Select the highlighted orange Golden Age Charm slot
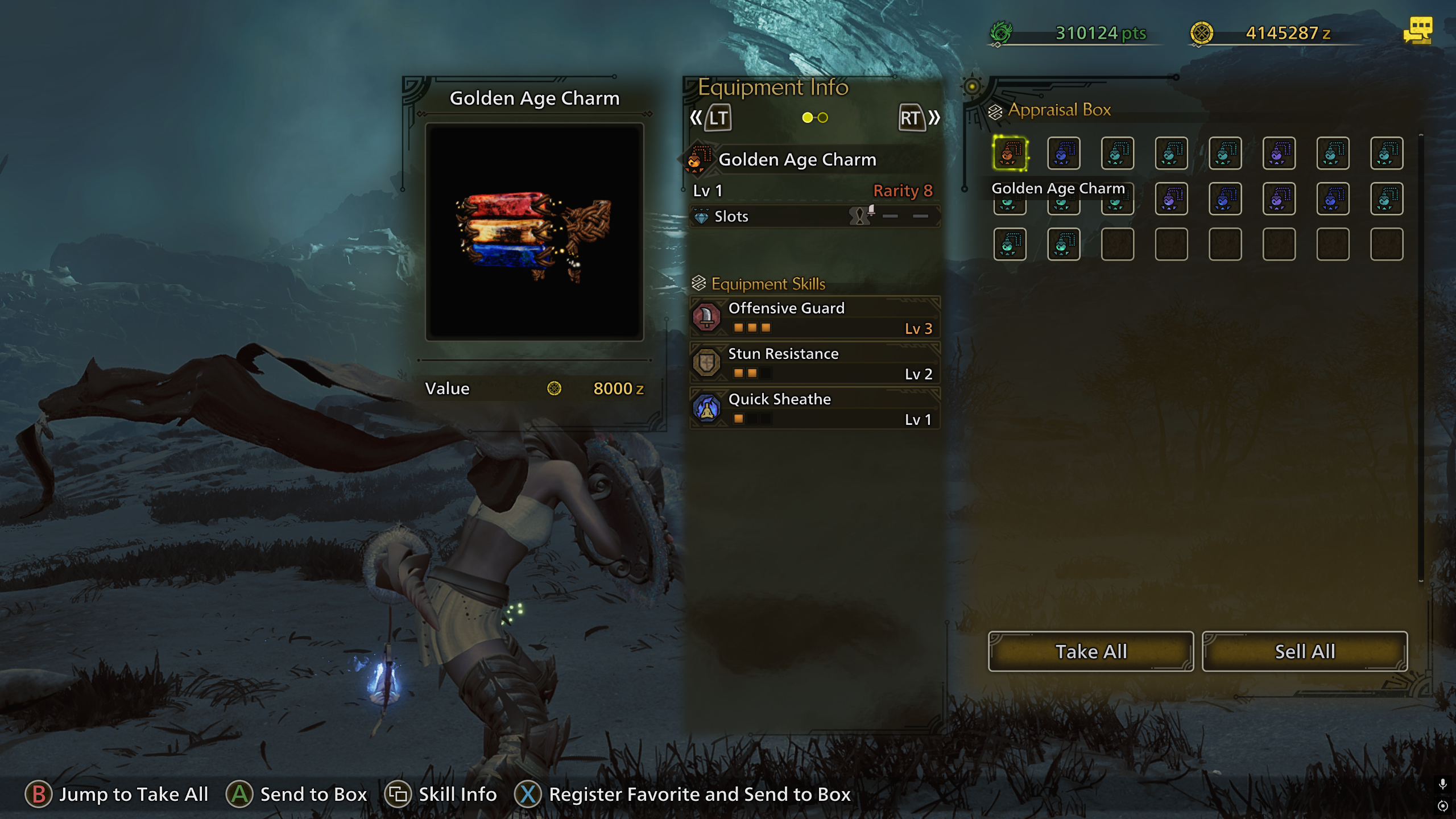The image size is (1456, 819). [1010, 153]
